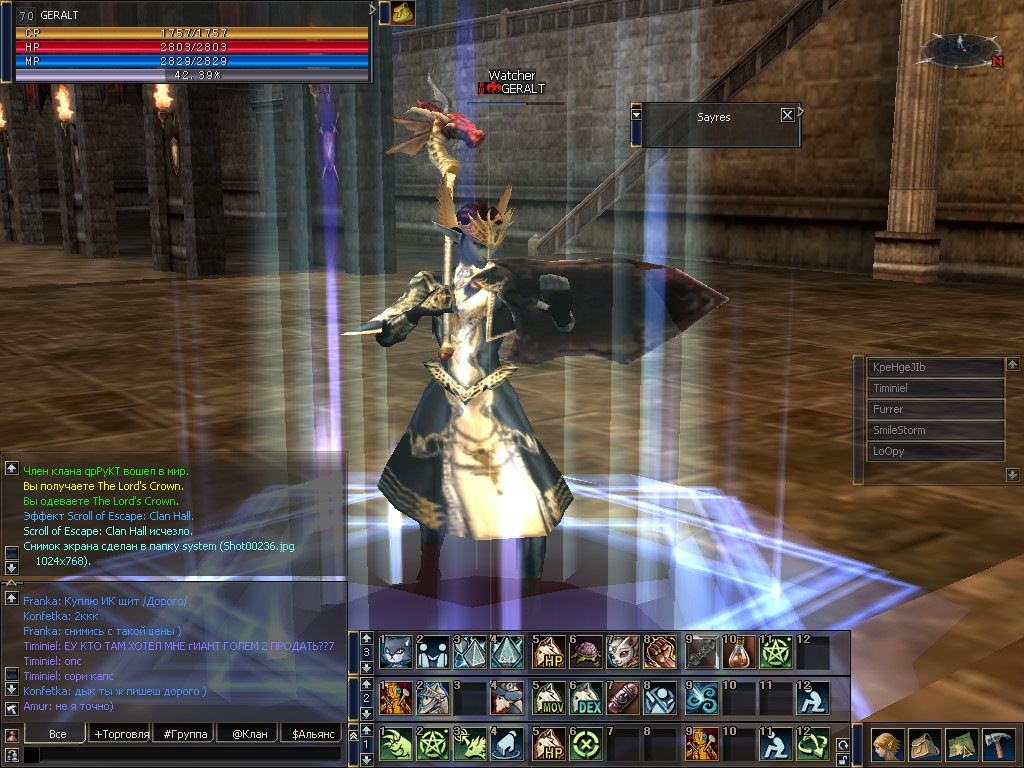Open the map icon
1024x768 pixels.
pyautogui.click(x=961, y=745)
